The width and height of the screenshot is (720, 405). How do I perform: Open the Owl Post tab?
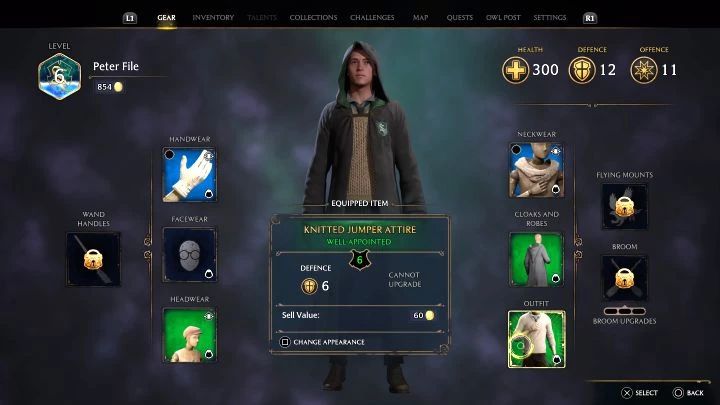(x=504, y=18)
